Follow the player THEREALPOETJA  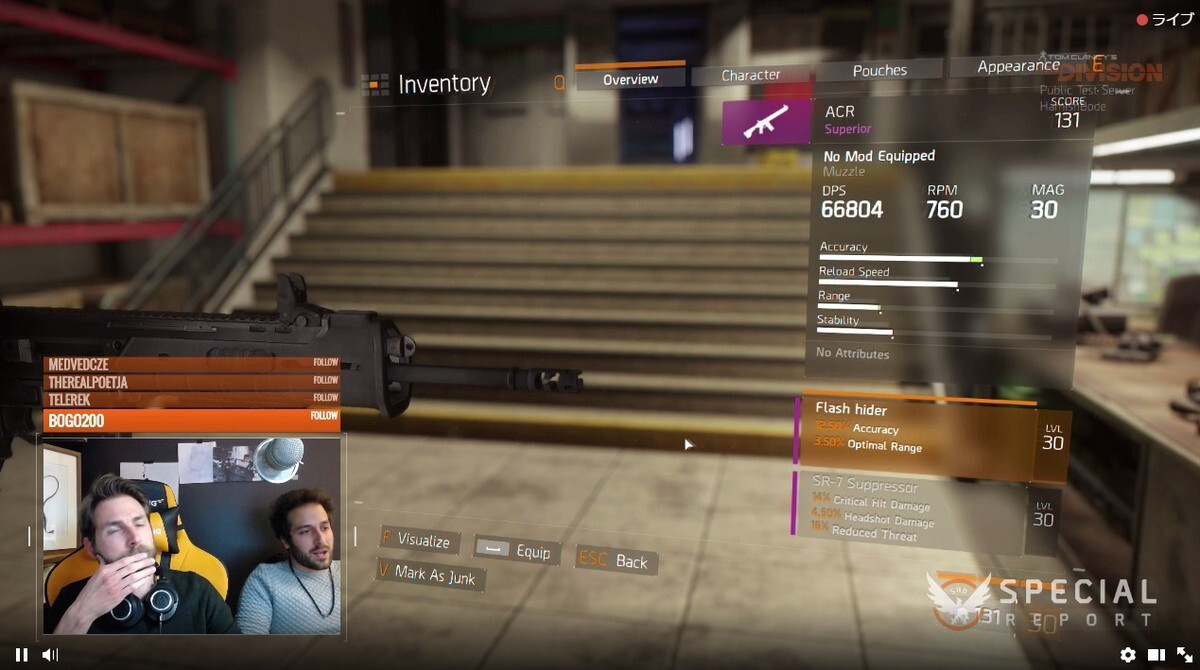coord(324,381)
